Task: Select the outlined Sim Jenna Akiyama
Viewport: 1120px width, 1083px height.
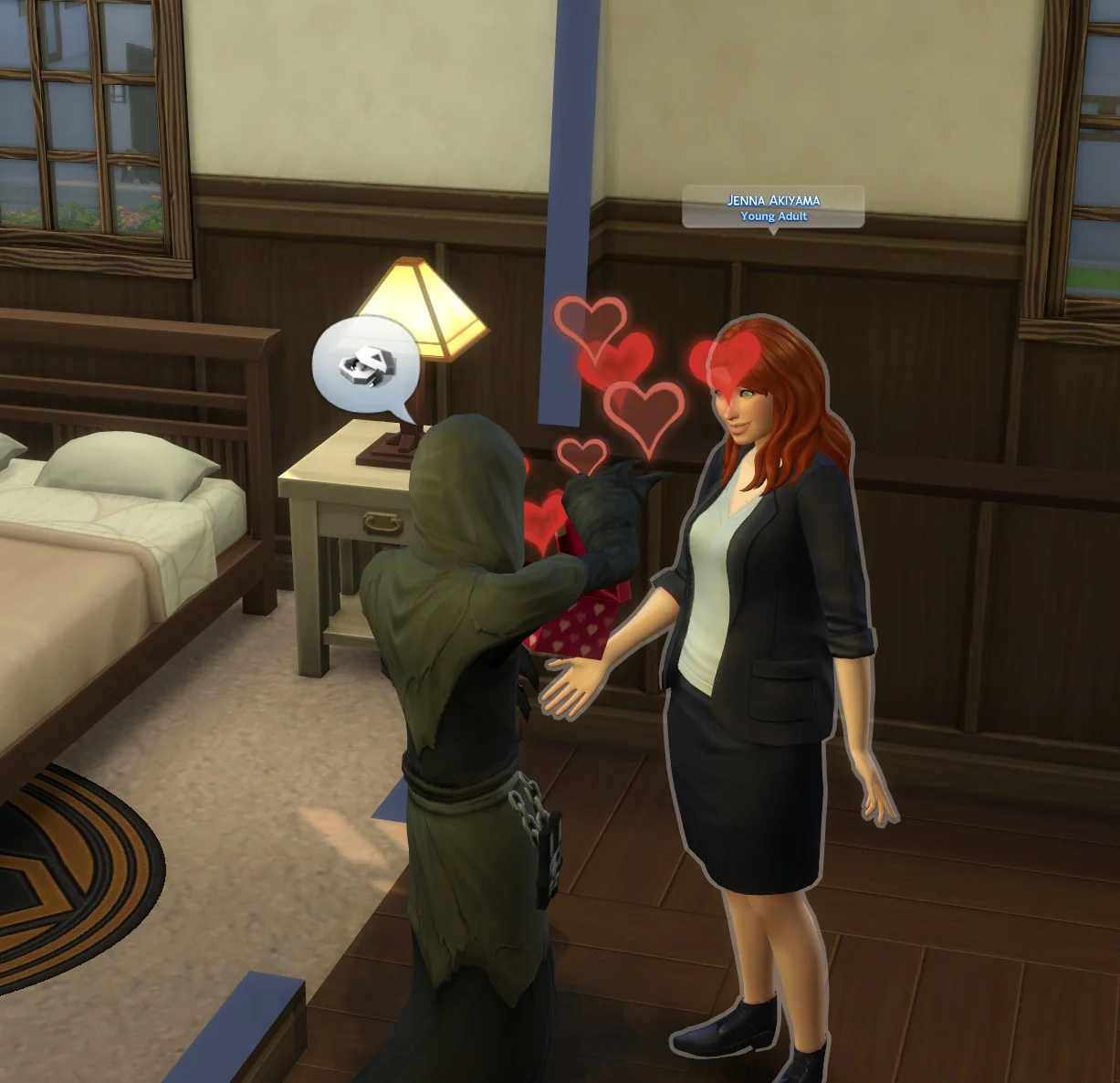Action: (x=759, y=639)
